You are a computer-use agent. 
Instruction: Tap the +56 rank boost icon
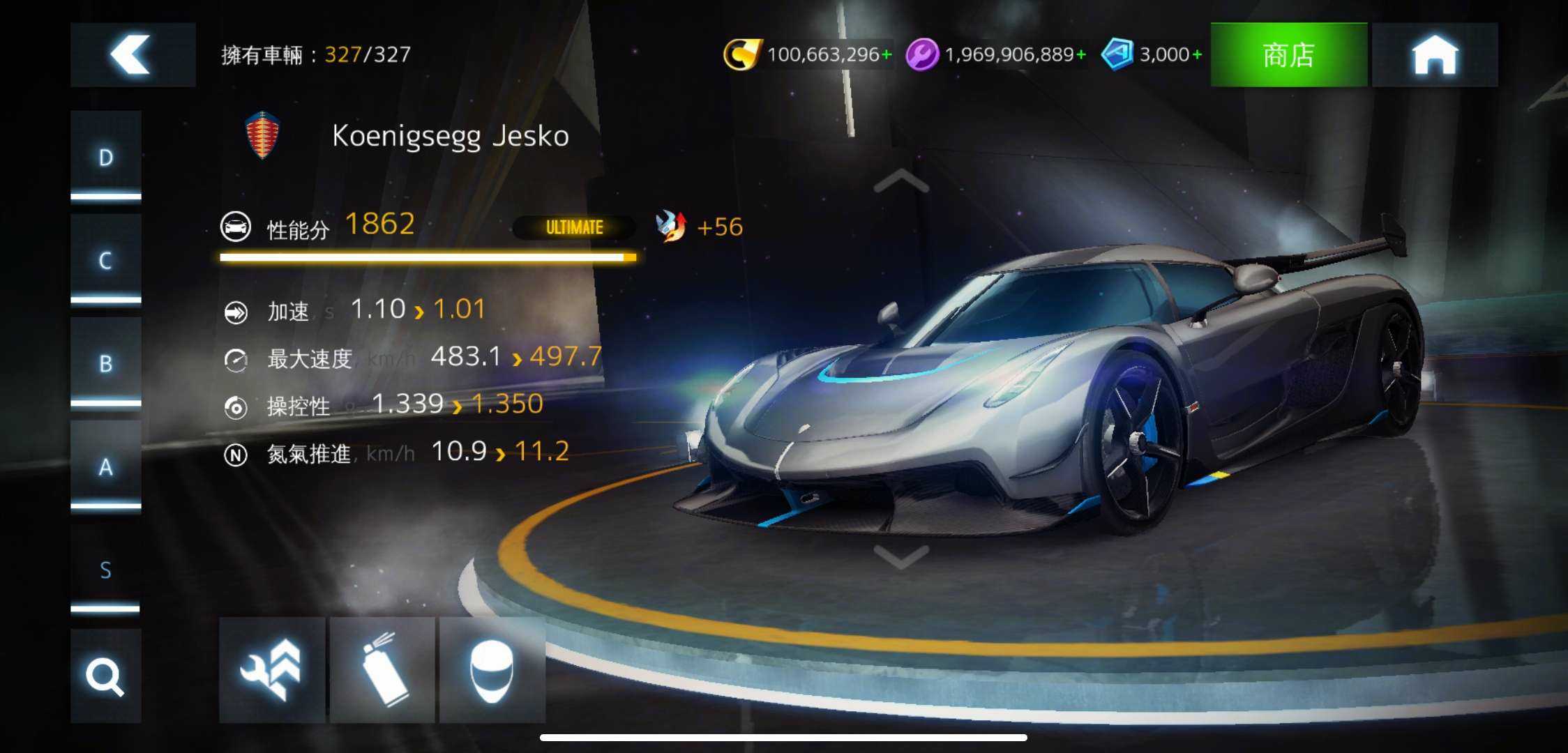(672, 227)
